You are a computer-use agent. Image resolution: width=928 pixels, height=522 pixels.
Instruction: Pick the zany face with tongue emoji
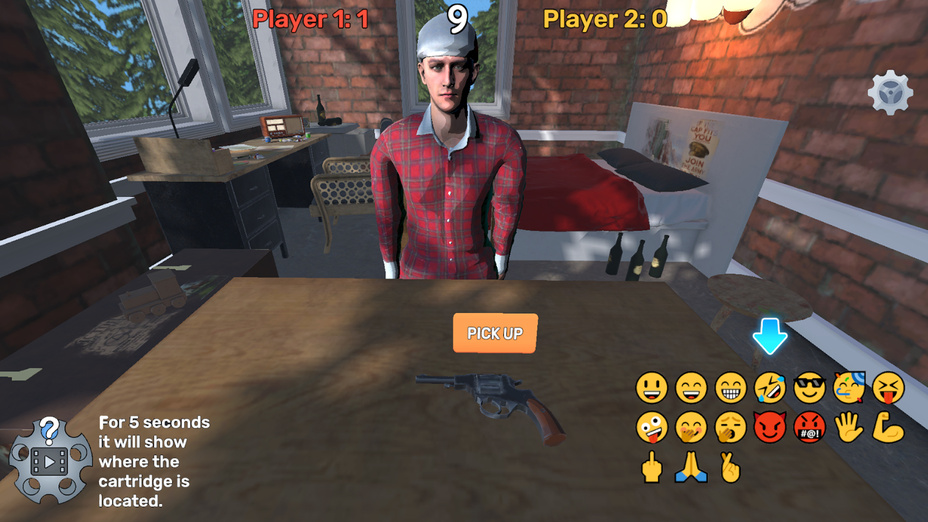pos(652,427)
